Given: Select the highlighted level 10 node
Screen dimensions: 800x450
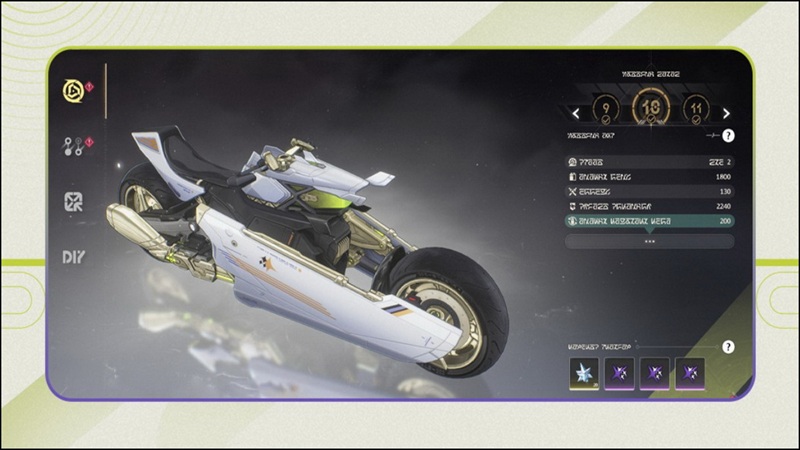Looking at the screenshot, I should pyautogui.click(x=651, y=108).
